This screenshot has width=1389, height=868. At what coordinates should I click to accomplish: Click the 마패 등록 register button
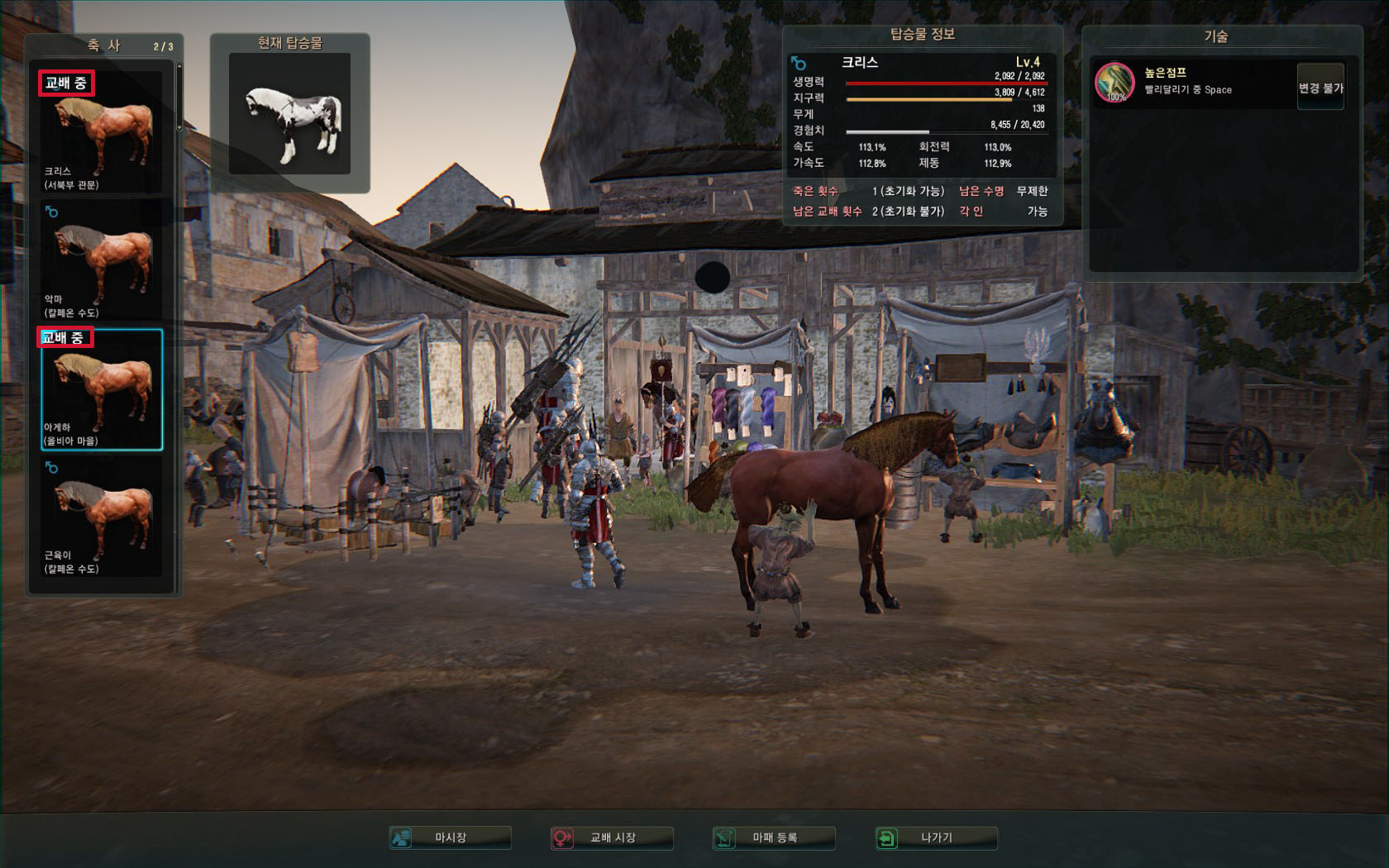pyautogui.click(x=774, y=837)
